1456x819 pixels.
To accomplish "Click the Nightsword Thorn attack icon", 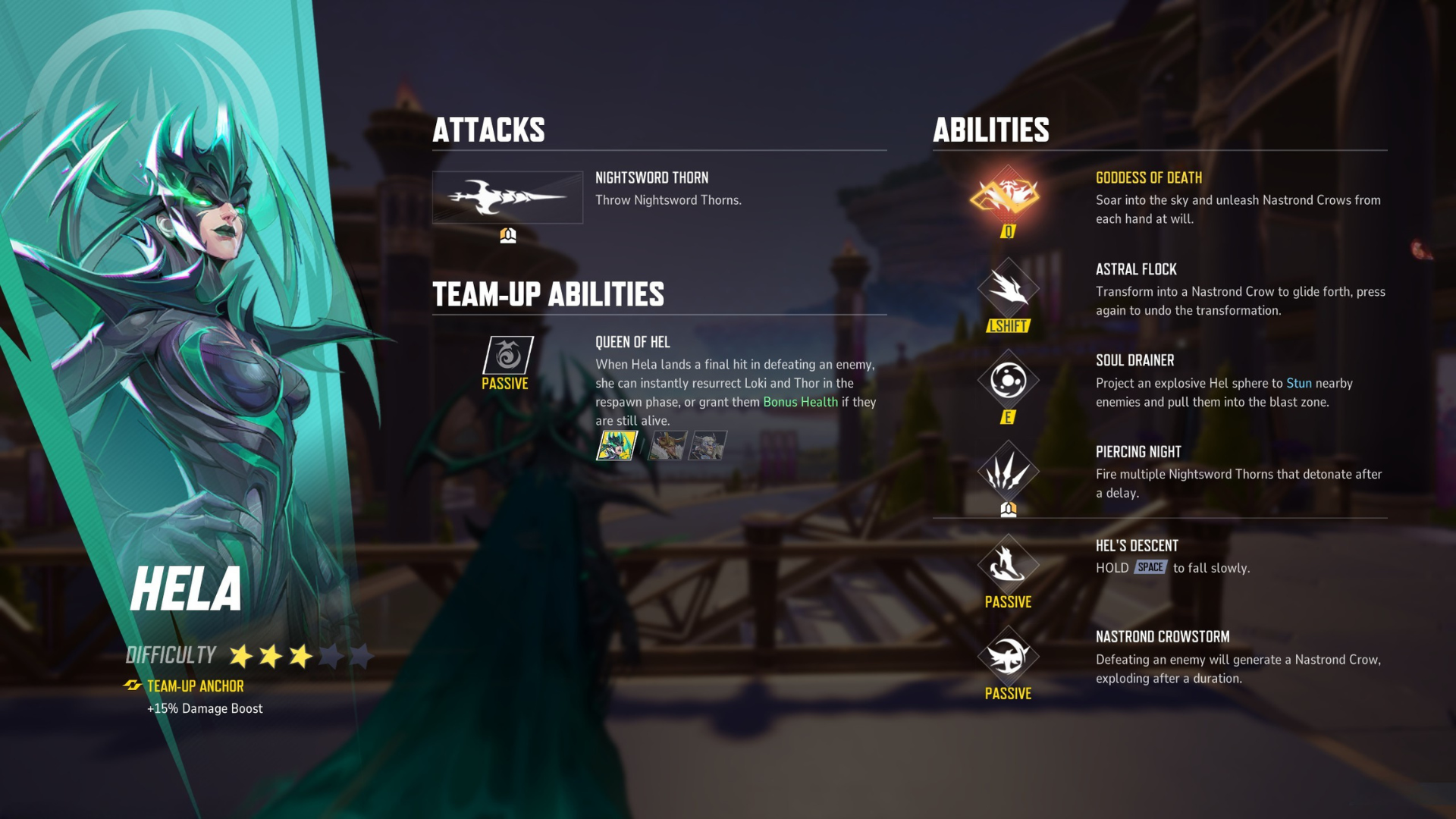I will [x=507, y=199].
